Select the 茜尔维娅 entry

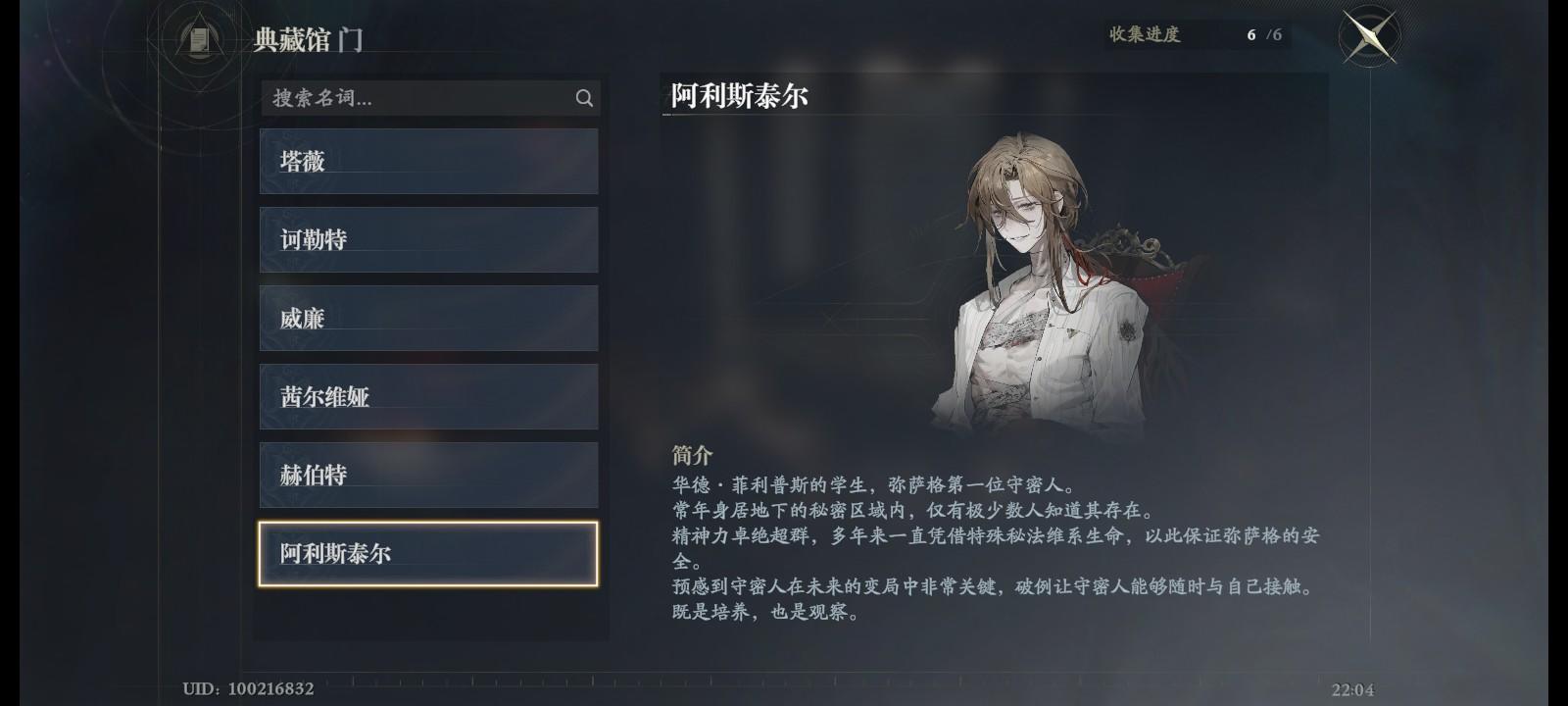tap(428, 396)
